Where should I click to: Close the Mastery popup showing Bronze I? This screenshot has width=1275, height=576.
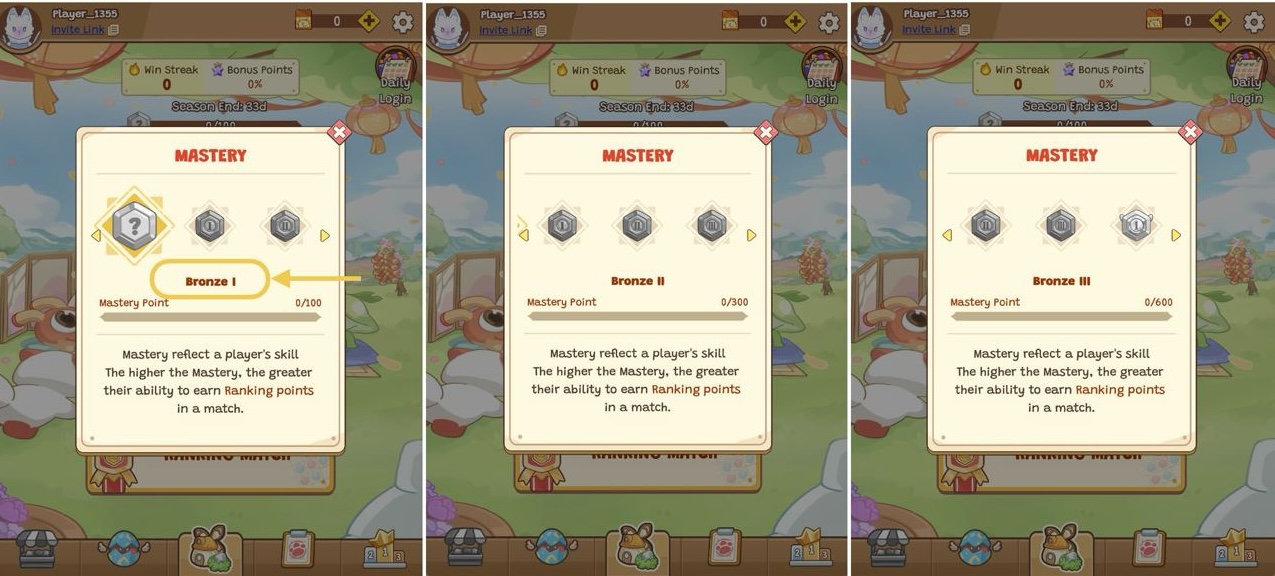339,132
